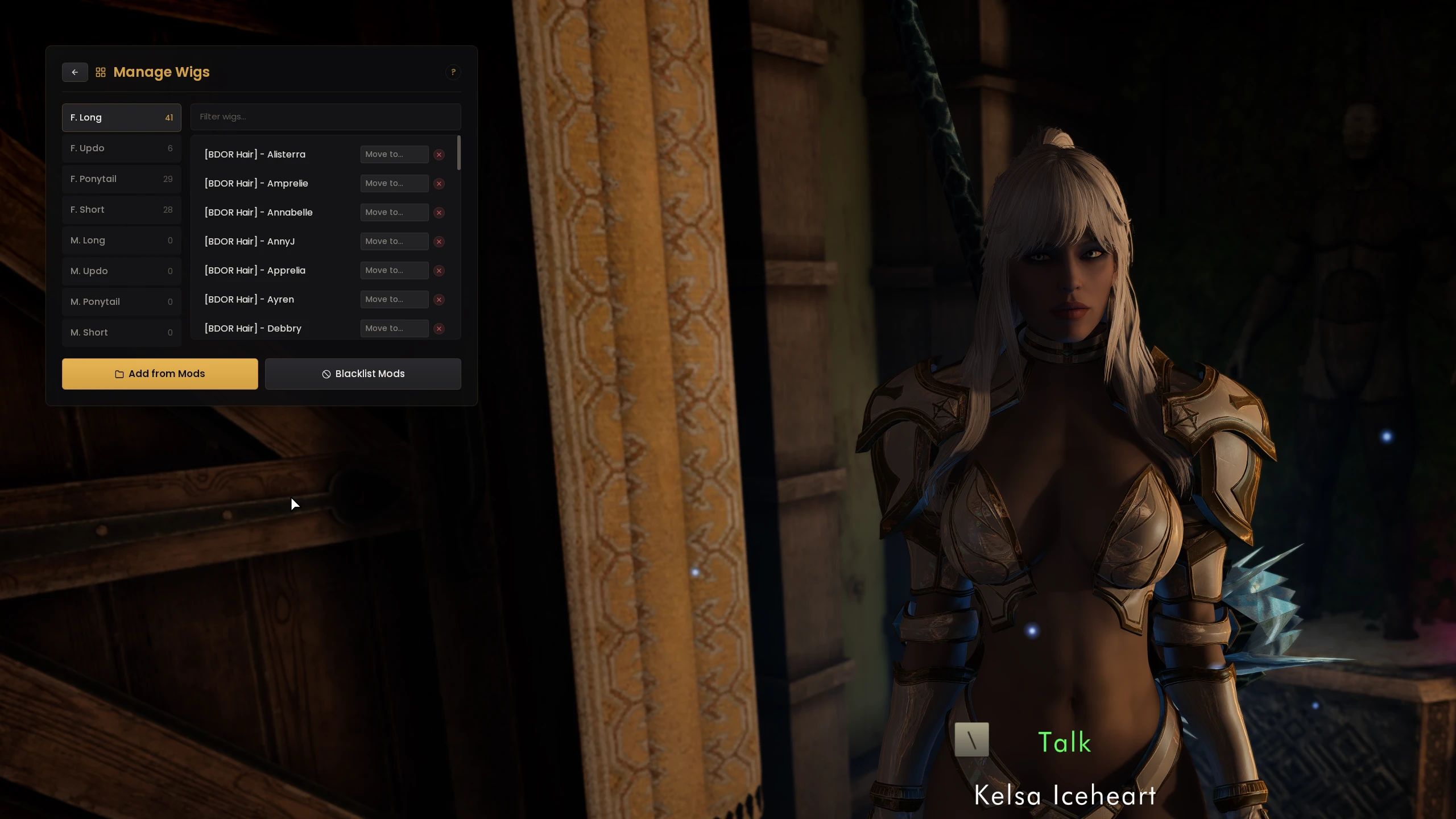Switch to the M. Short tab
The image size is (1456, 819).
121,332
